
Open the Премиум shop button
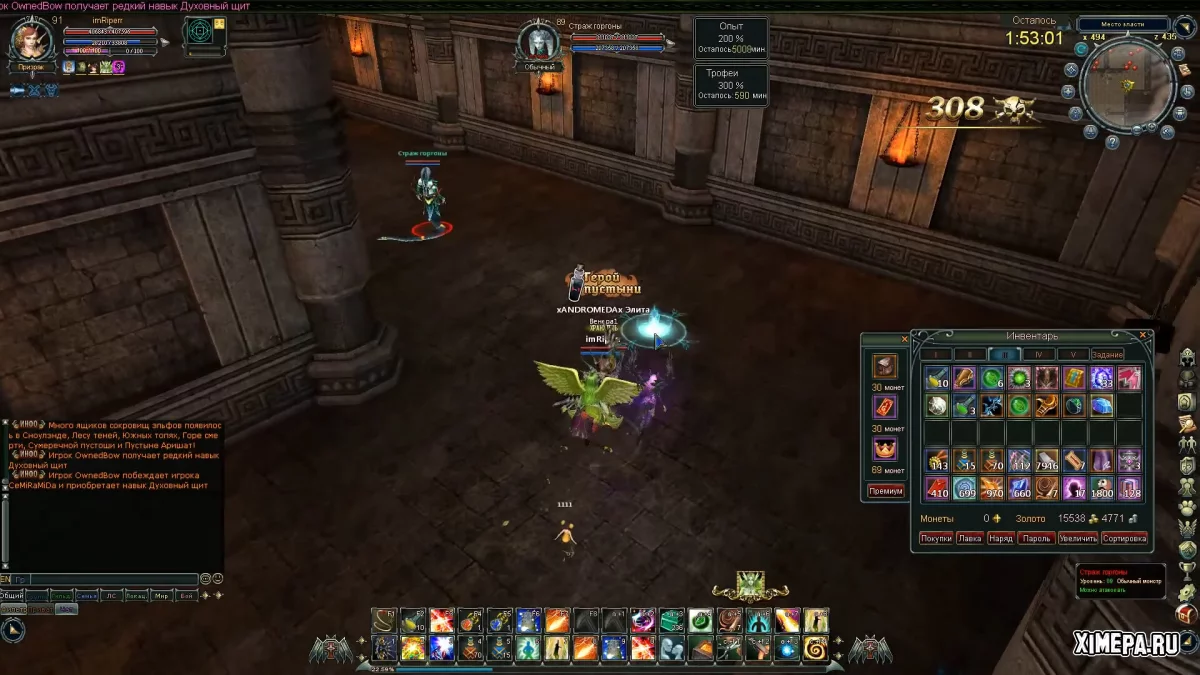(885, 491)
